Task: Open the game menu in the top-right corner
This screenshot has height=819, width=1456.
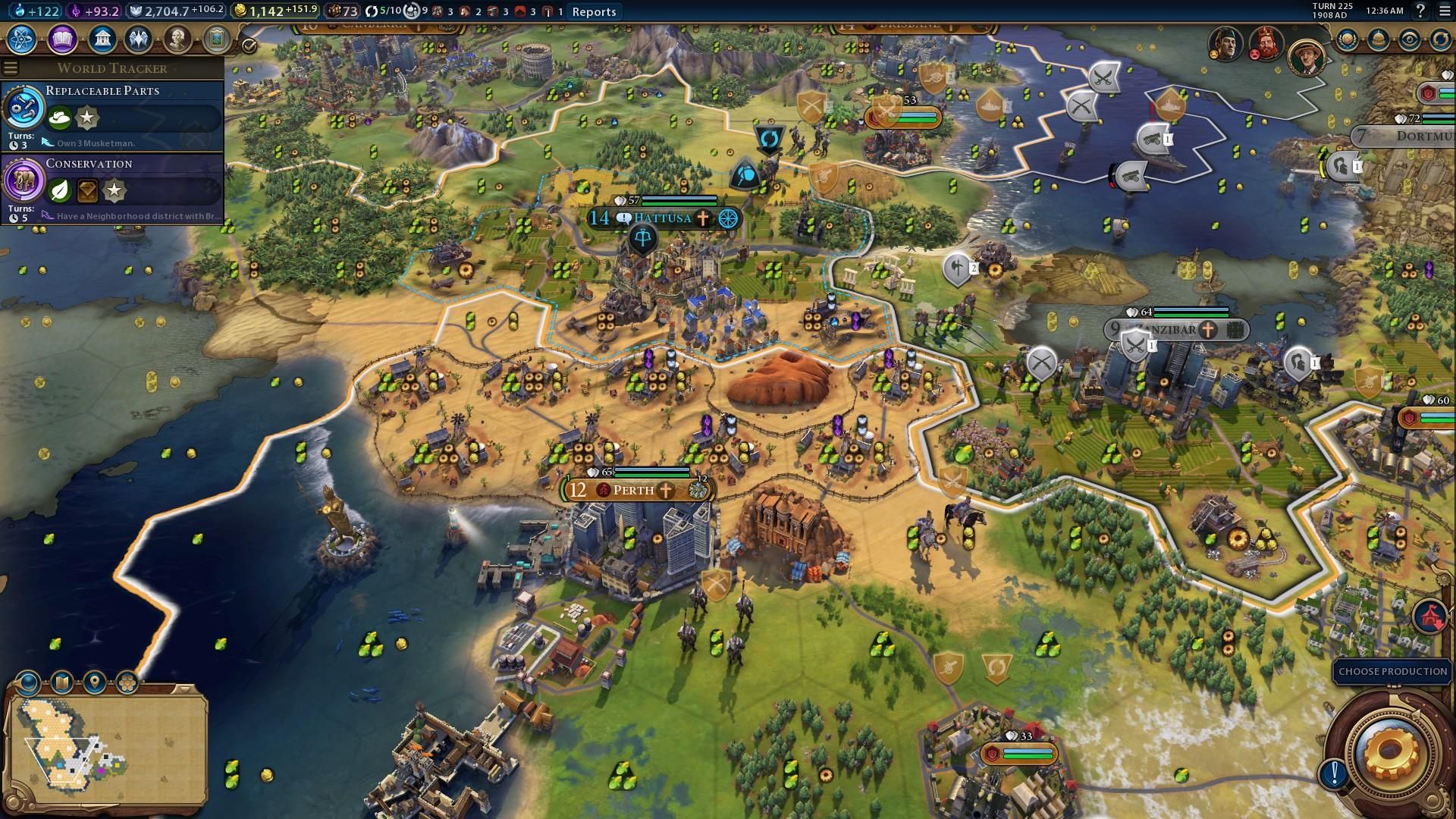Action: pyautogui.click(x=1443, y=11)
